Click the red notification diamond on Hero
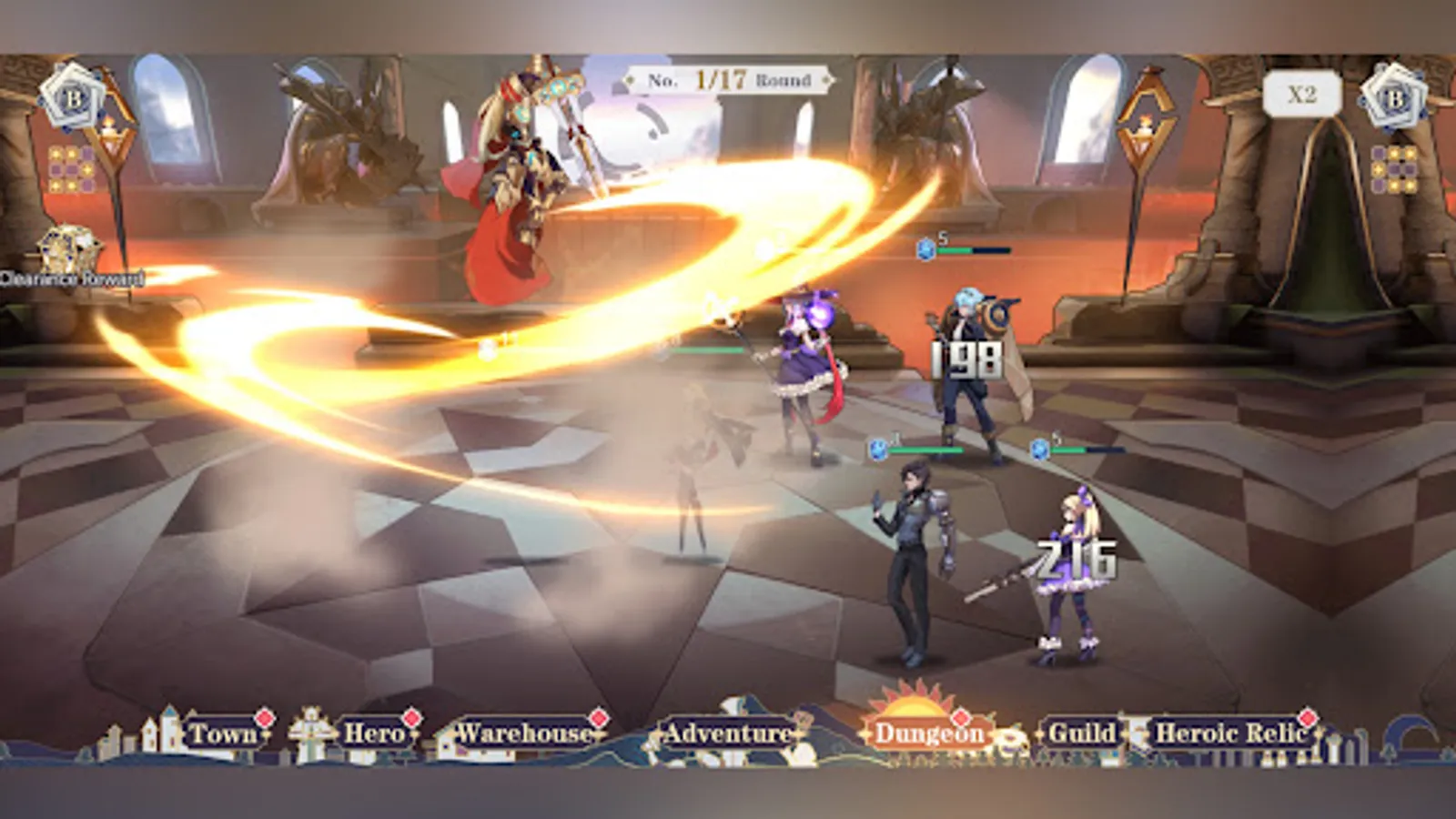Screen dimensions: 1456x819 411,715
